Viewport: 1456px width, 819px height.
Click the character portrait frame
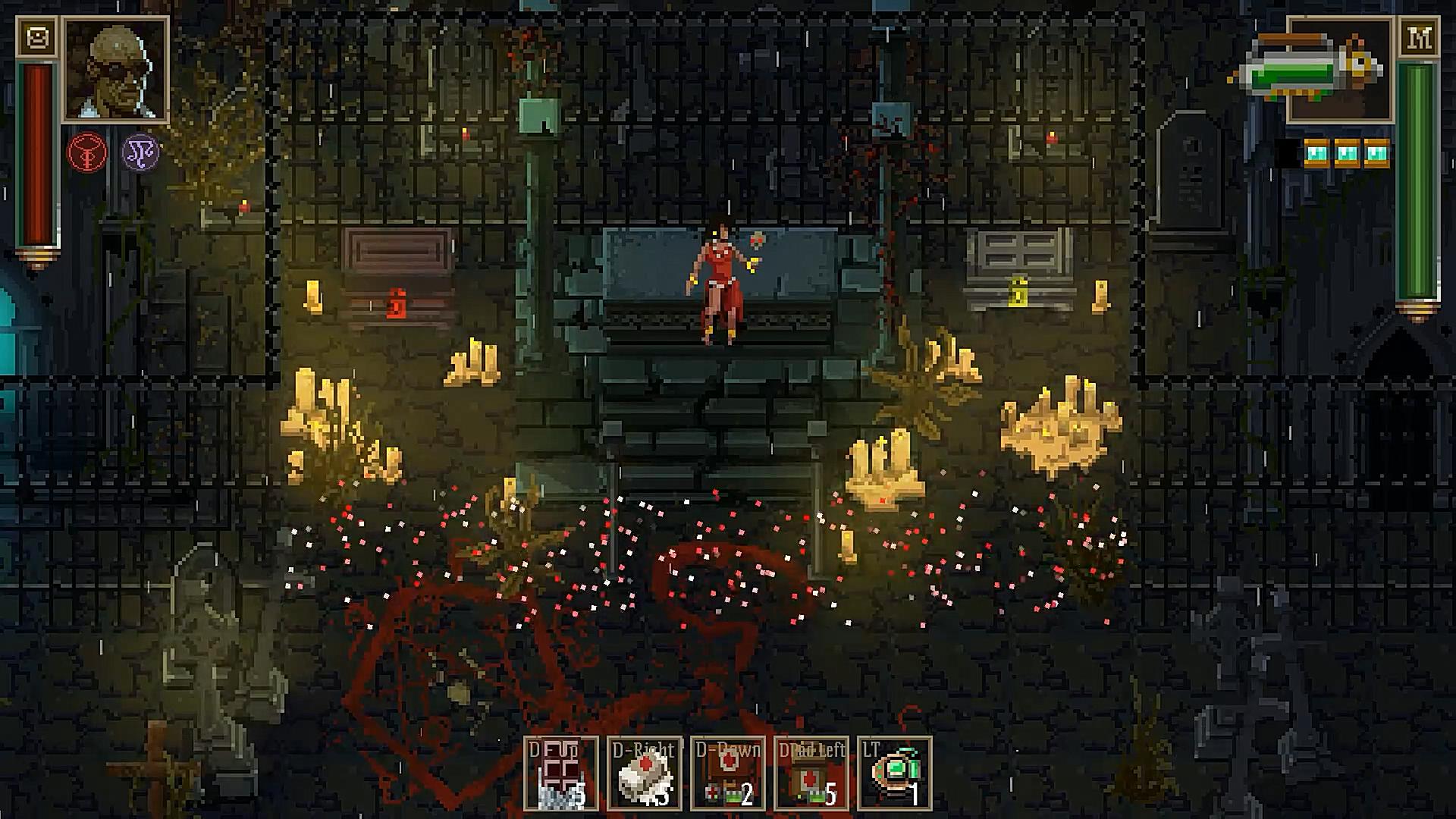point(115,70)
